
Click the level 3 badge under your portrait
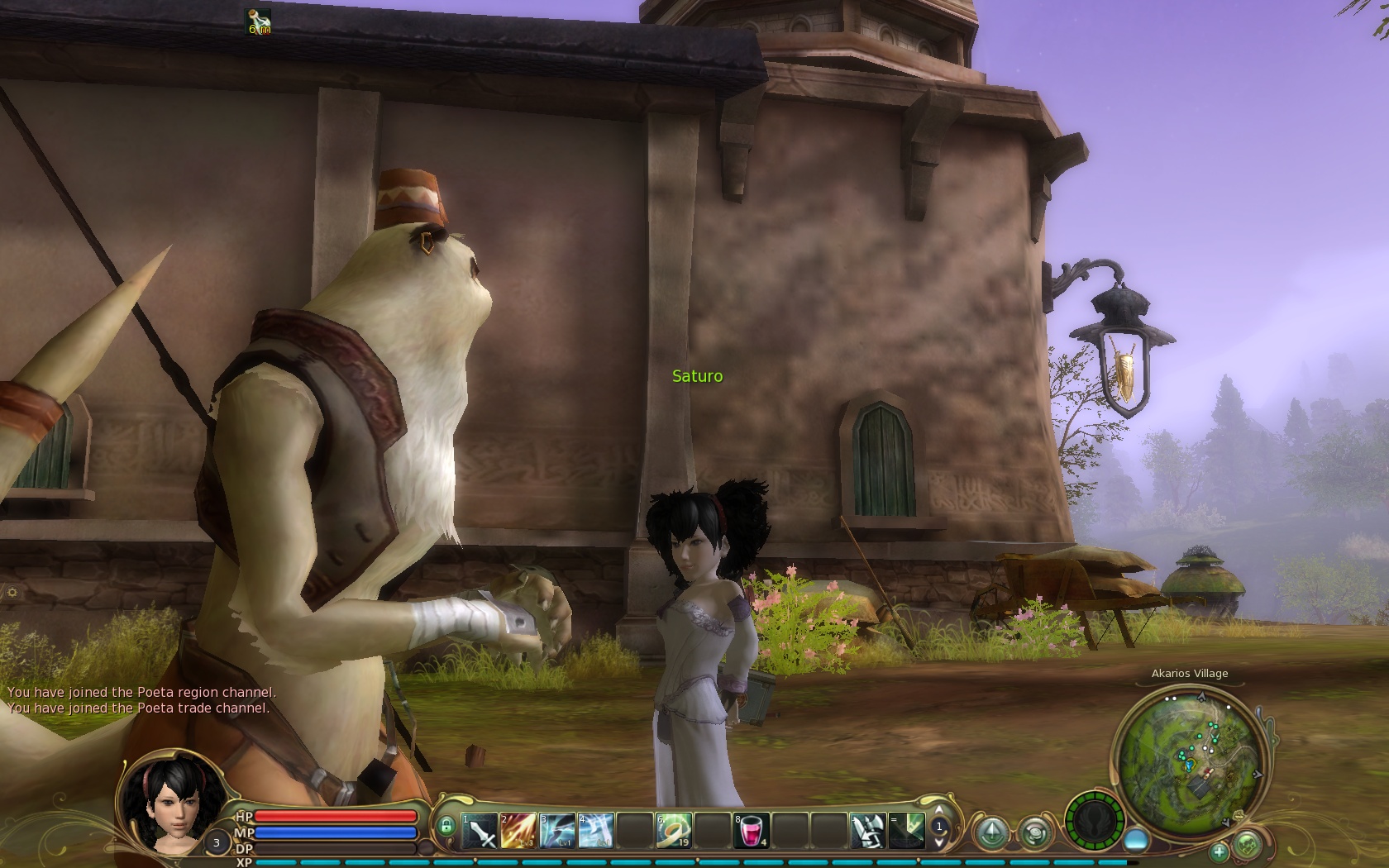pyautogui.click(x=217, y=842)
